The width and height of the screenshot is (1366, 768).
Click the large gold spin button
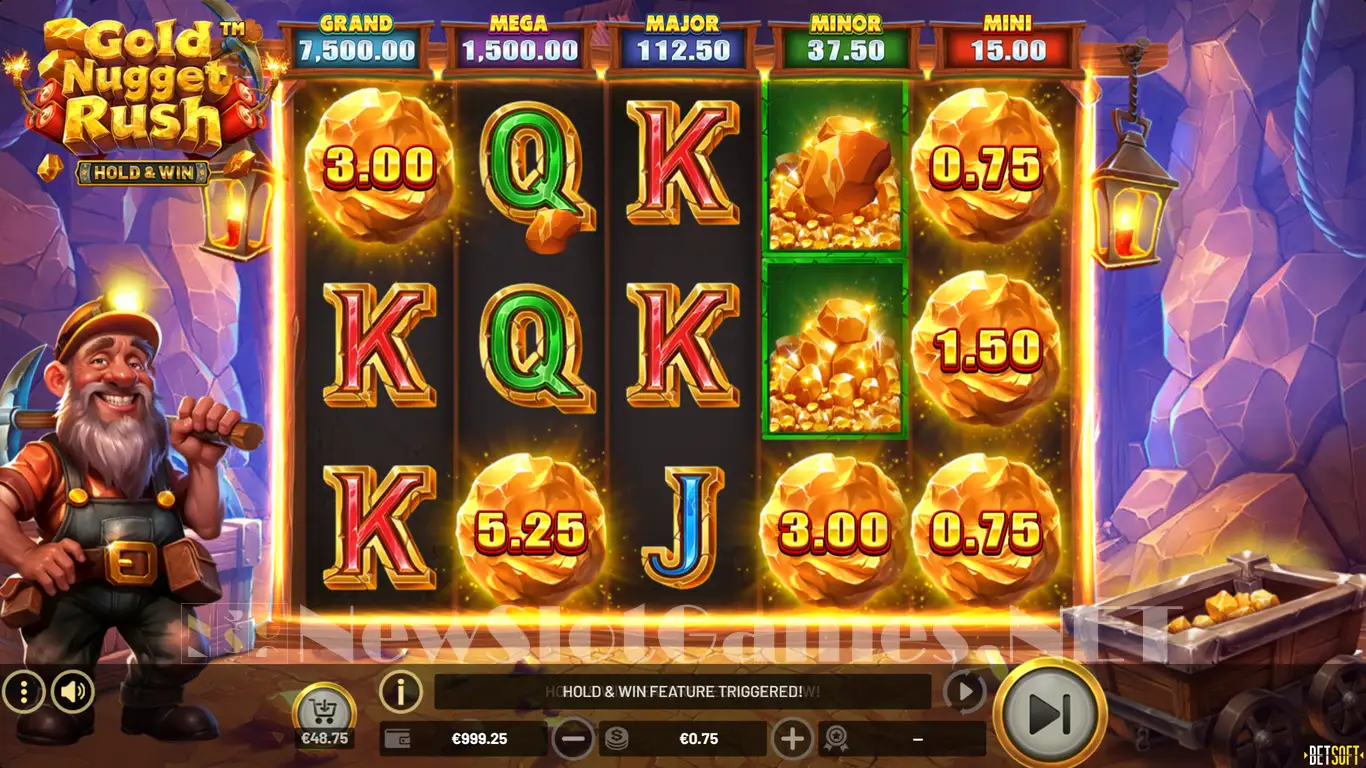click(x=1049, y=712)
